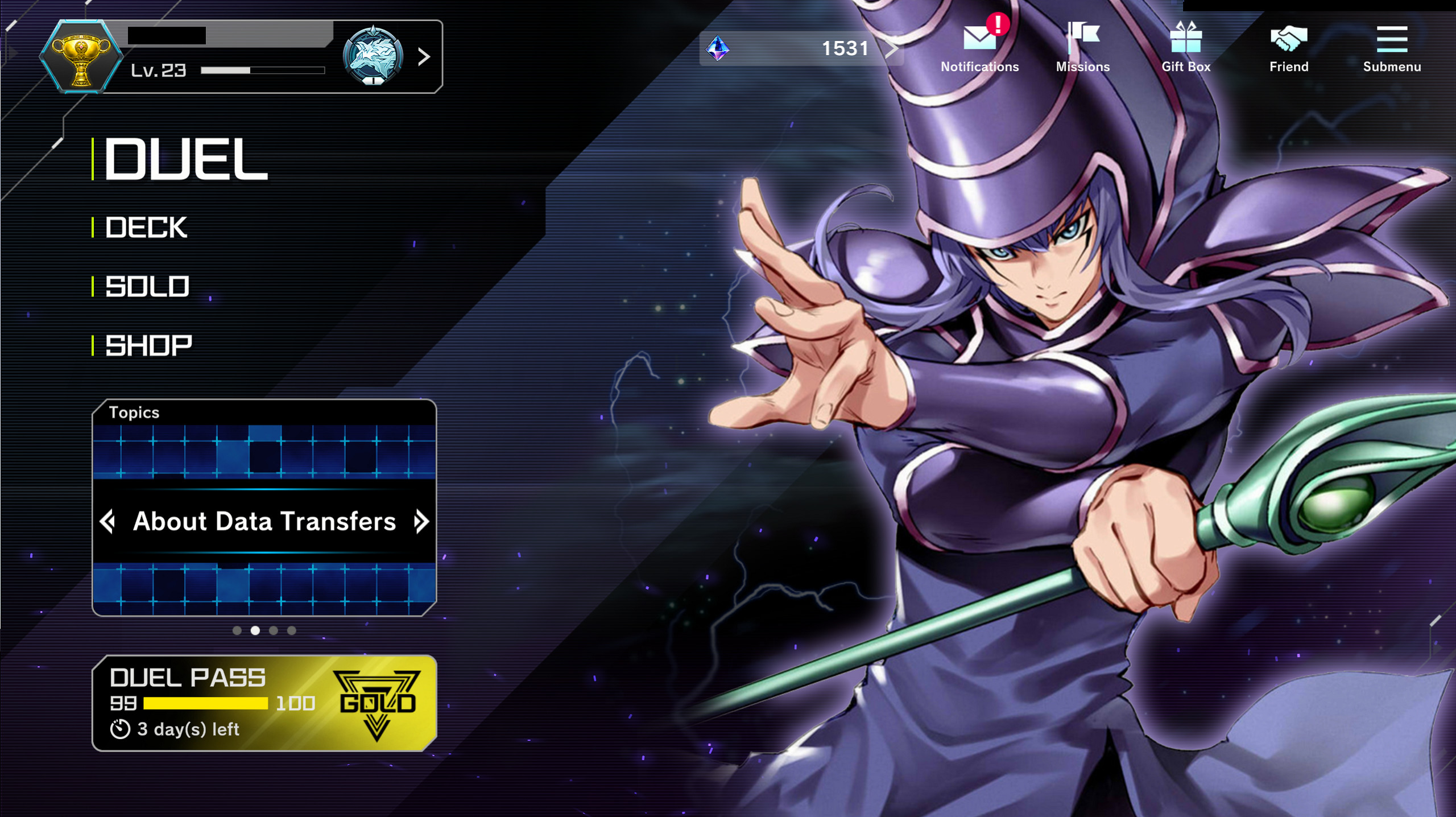Click the Duel Pass progress bar
This screenshot has height=817, width=1456.
[205, 703]
